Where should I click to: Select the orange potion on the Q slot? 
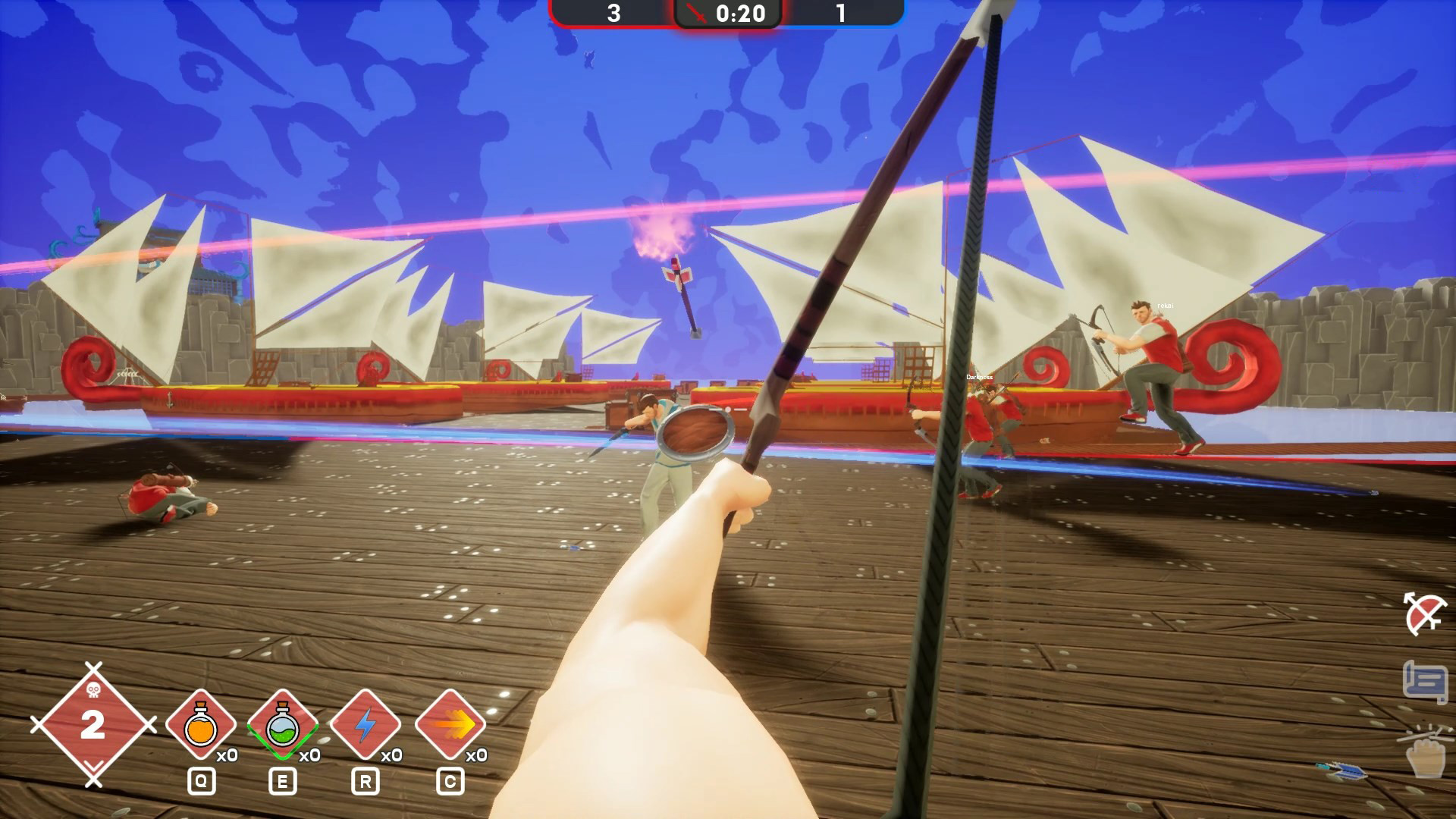[199, 726]
